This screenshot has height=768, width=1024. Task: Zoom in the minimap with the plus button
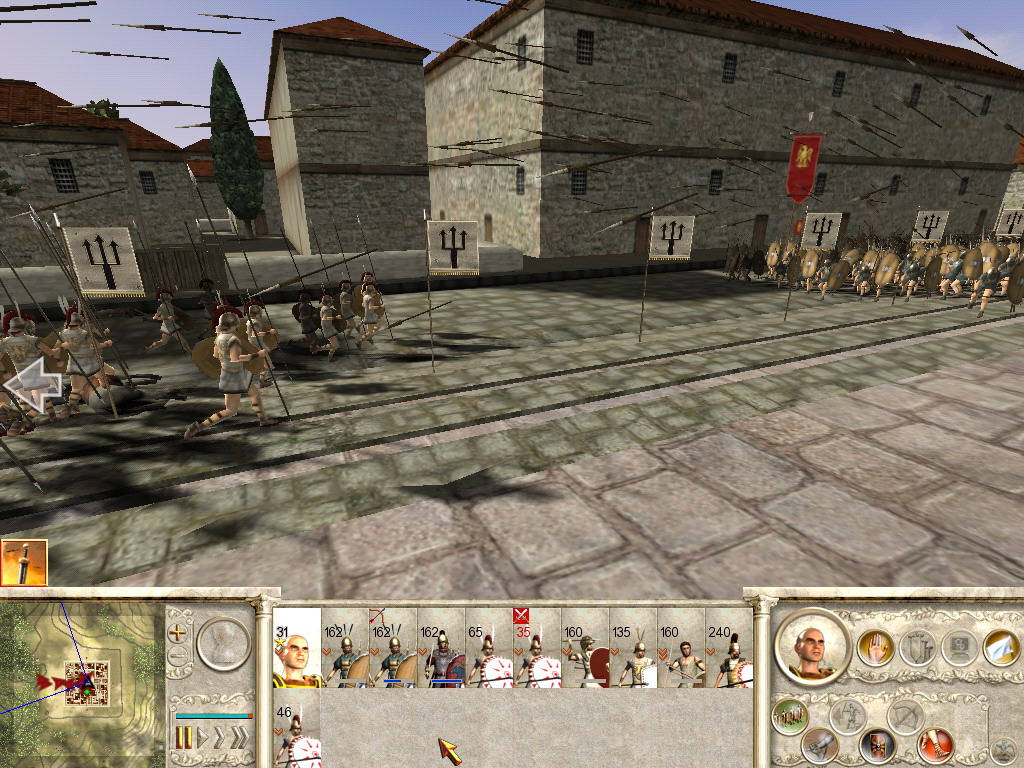click(179, 632)
